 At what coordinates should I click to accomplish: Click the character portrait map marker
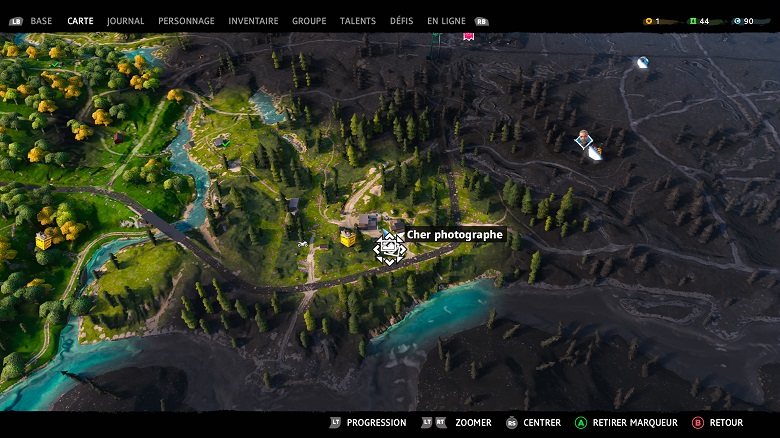[x=584, y=140]
